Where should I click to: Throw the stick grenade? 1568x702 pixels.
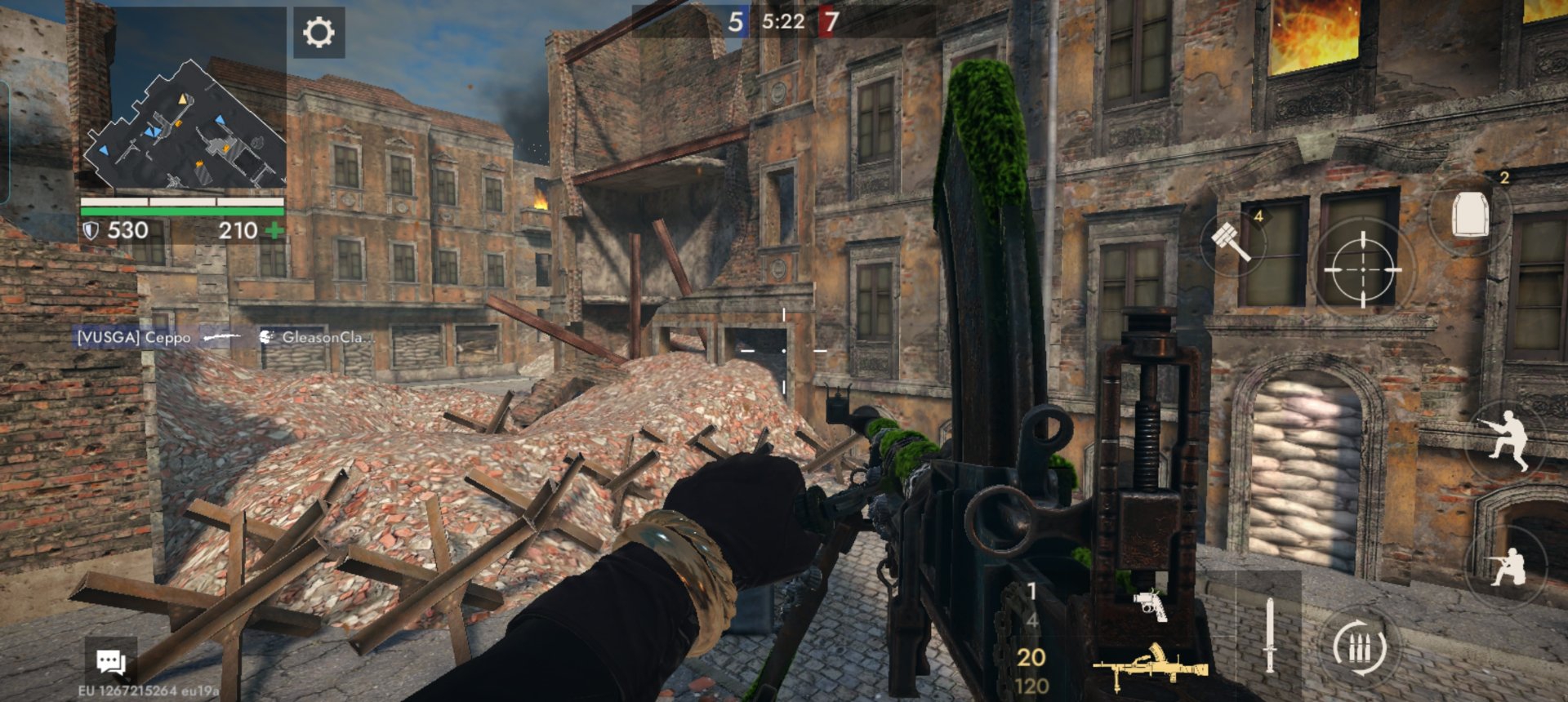click(1233, 241)
